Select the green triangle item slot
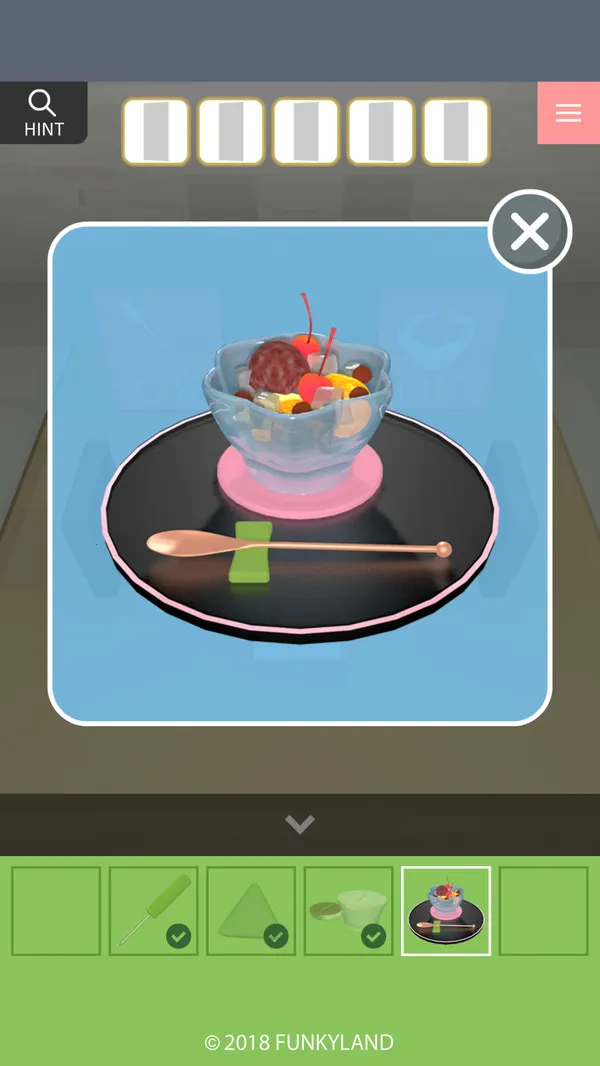The width and height of the screenshot is (600, 1066). pyautogui.click(x=251, y=910)
